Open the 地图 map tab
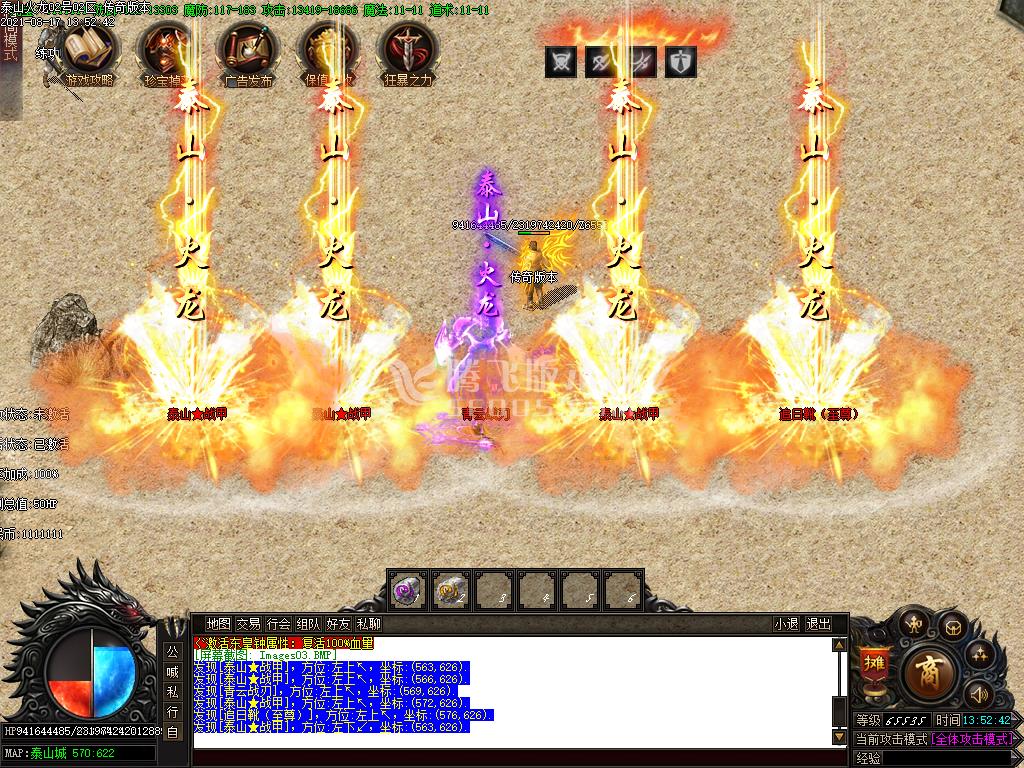 coord(219,624)
